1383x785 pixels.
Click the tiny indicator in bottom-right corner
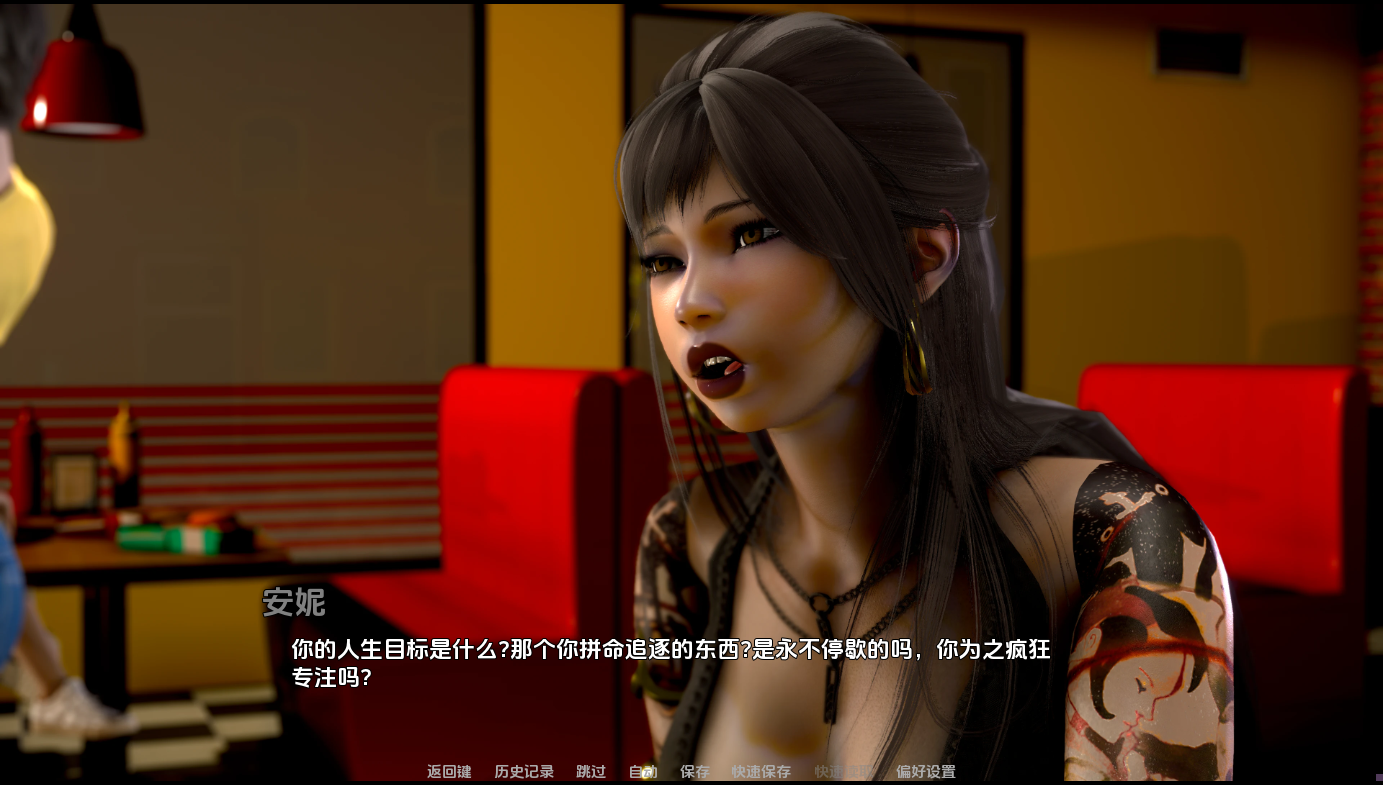point(1377,779)
